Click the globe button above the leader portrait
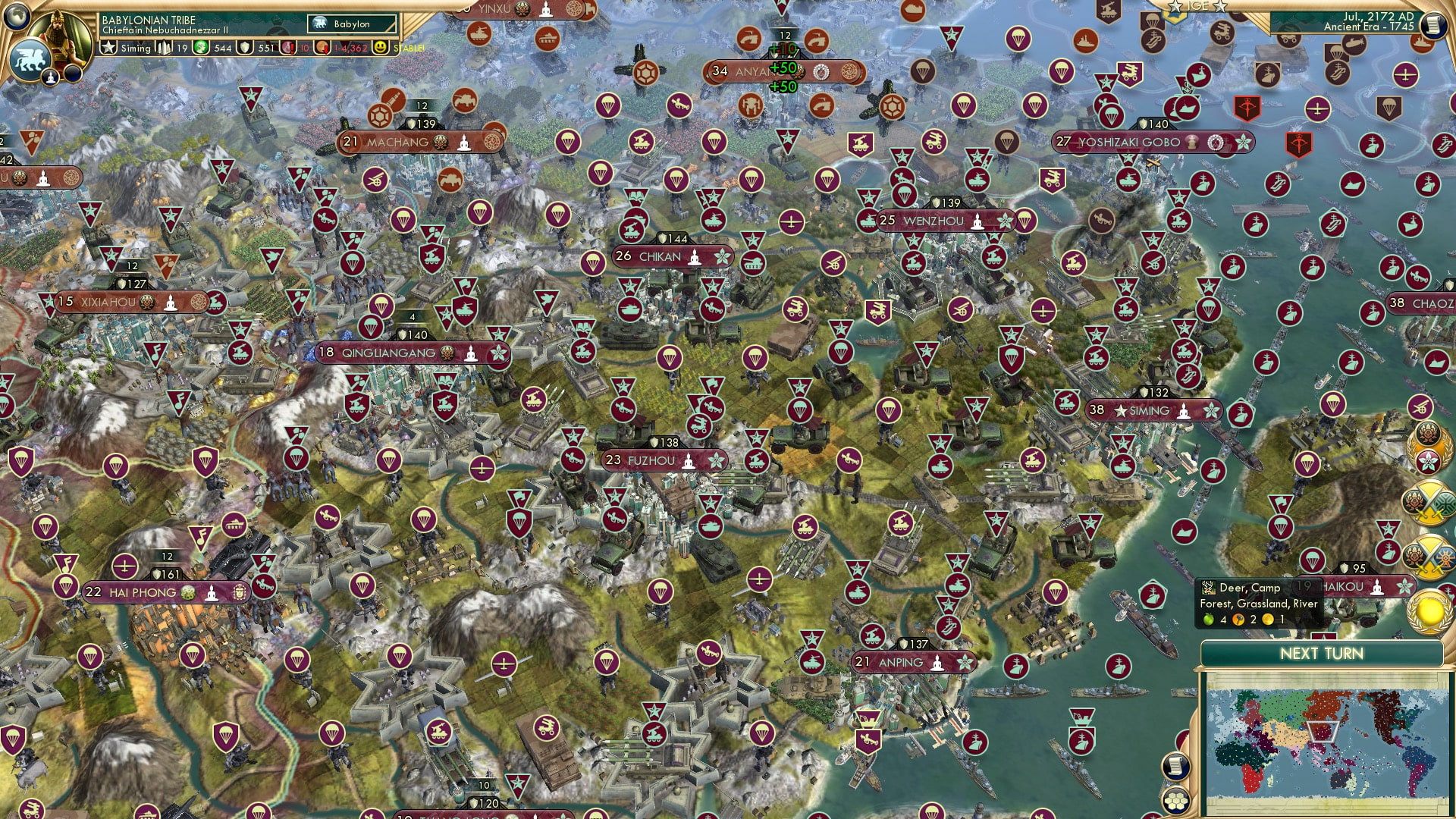The image size is (1456, 819). (15, 17)
